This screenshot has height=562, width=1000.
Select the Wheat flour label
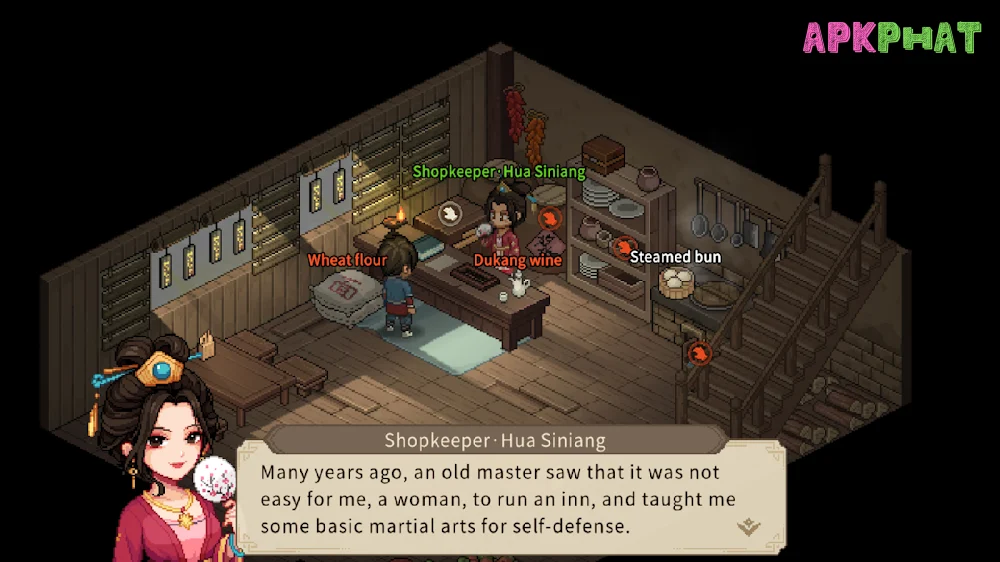347,261
